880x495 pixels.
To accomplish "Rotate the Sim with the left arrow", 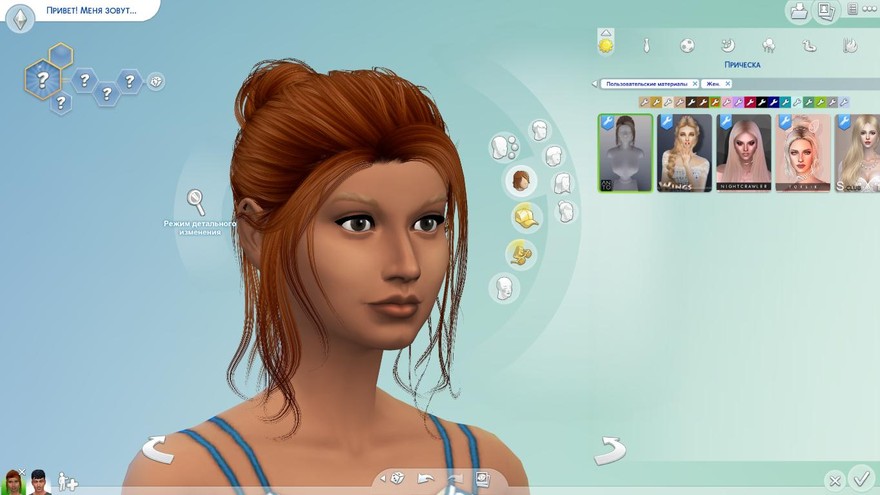I will 157,449.
